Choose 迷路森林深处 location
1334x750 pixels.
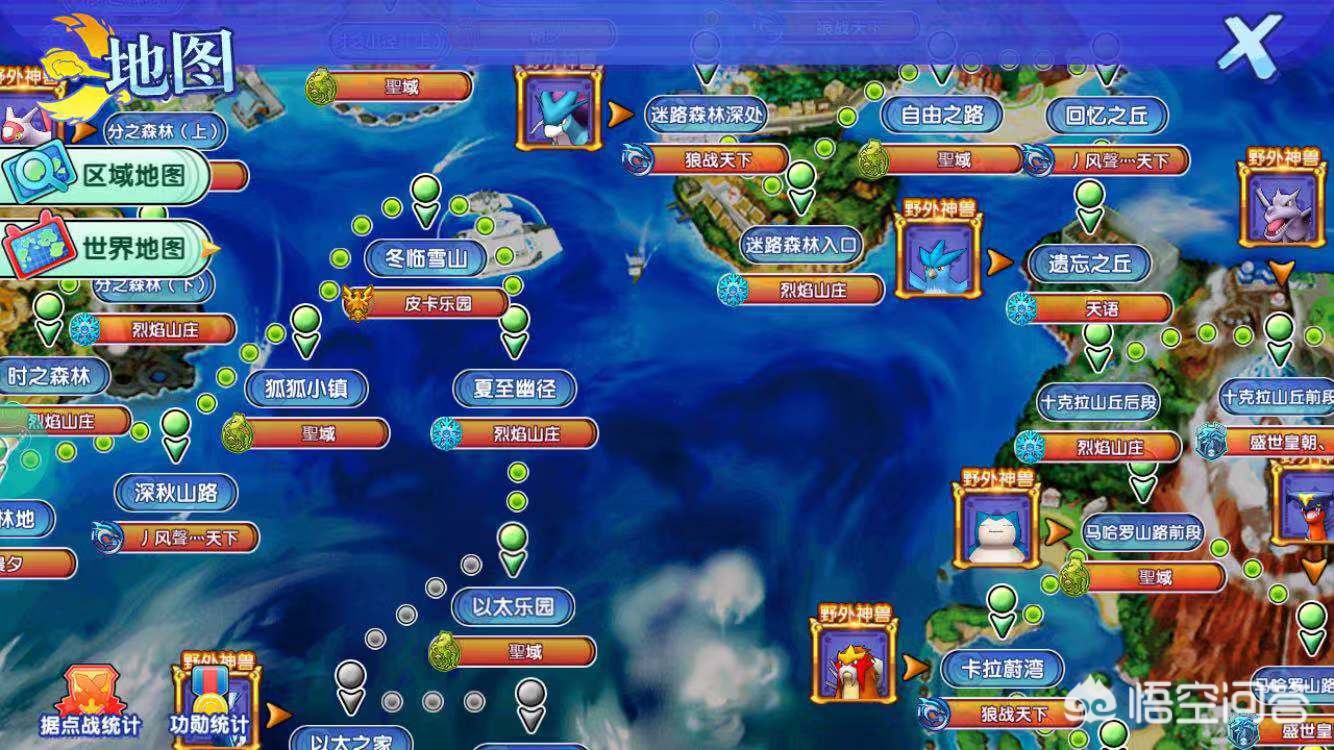pyautogui.click(x=705, y=115)
